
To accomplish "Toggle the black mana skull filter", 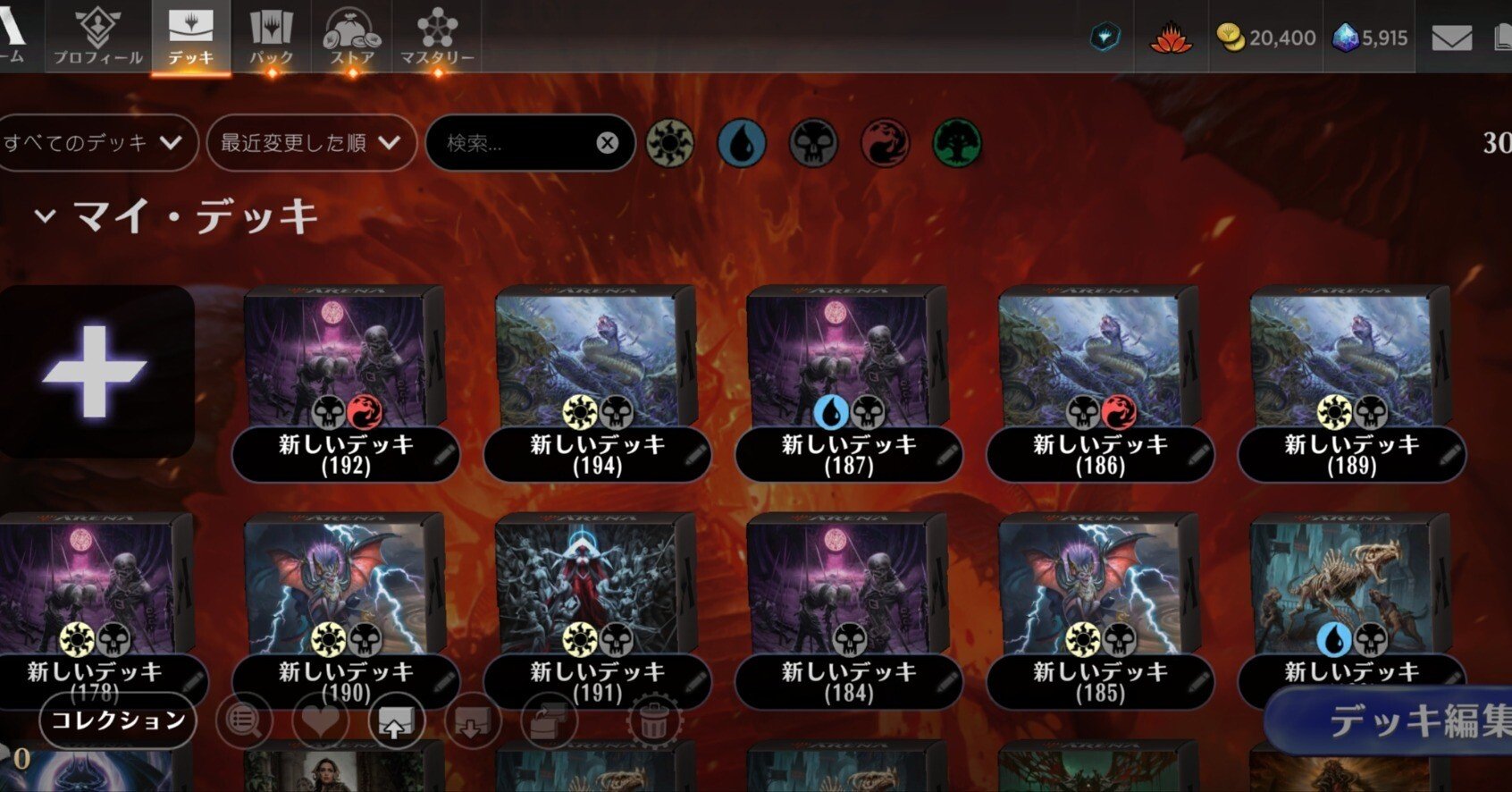I will [x=813, y=143].
